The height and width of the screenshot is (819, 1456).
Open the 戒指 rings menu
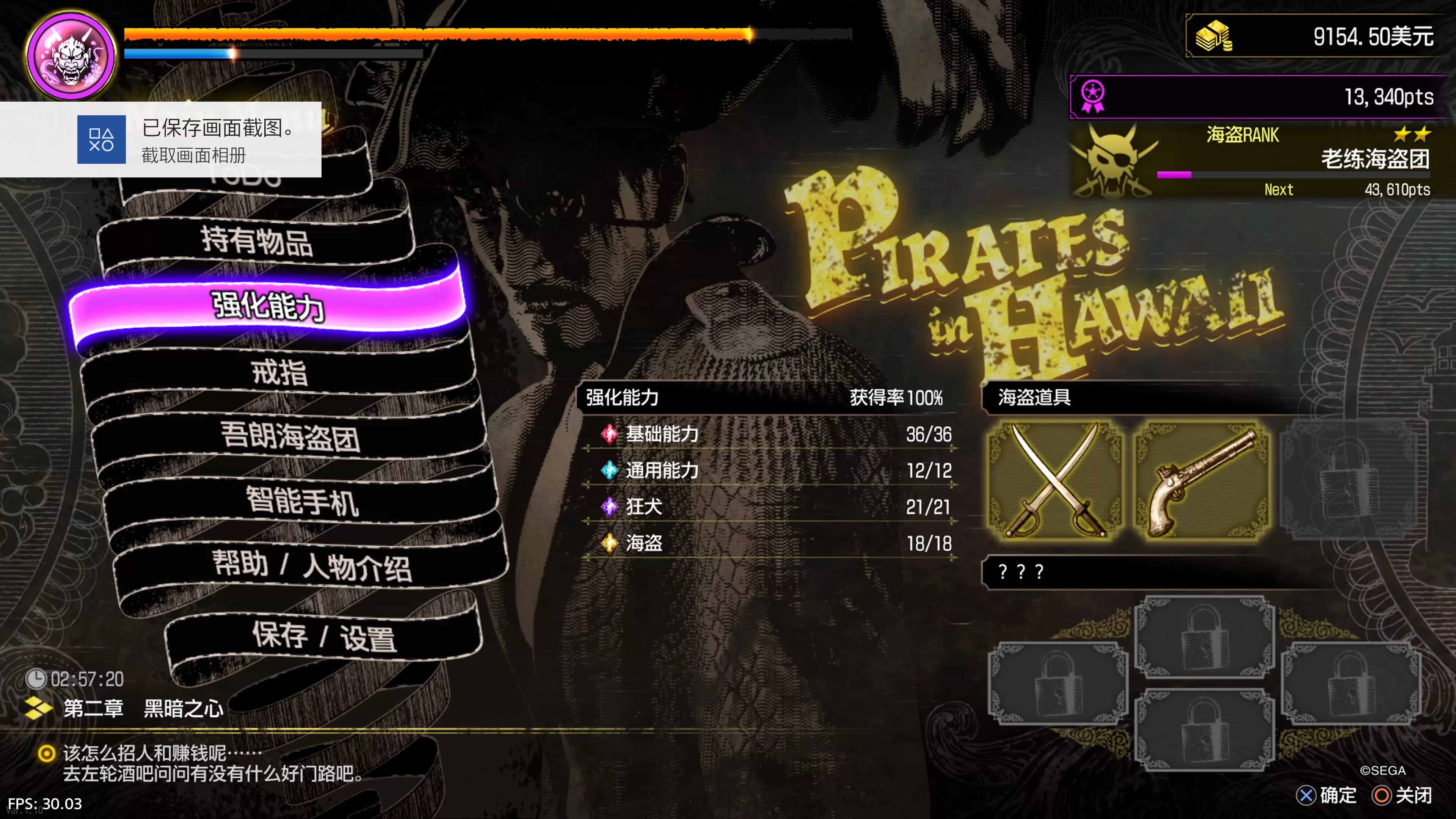click(279, 372)
